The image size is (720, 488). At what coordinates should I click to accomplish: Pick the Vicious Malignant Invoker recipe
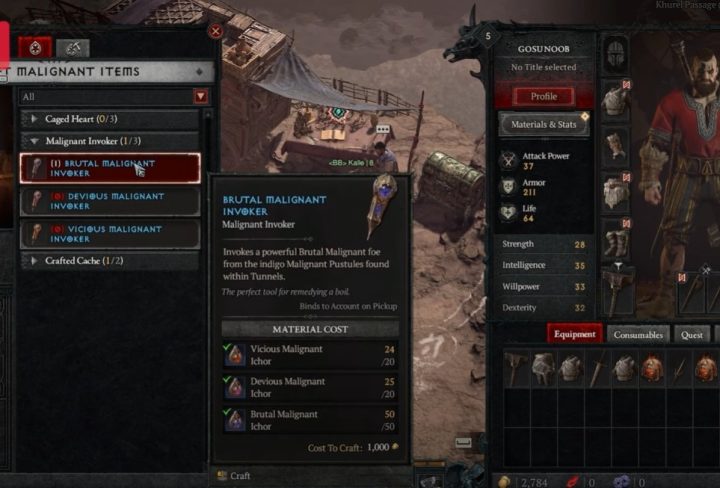110,234
